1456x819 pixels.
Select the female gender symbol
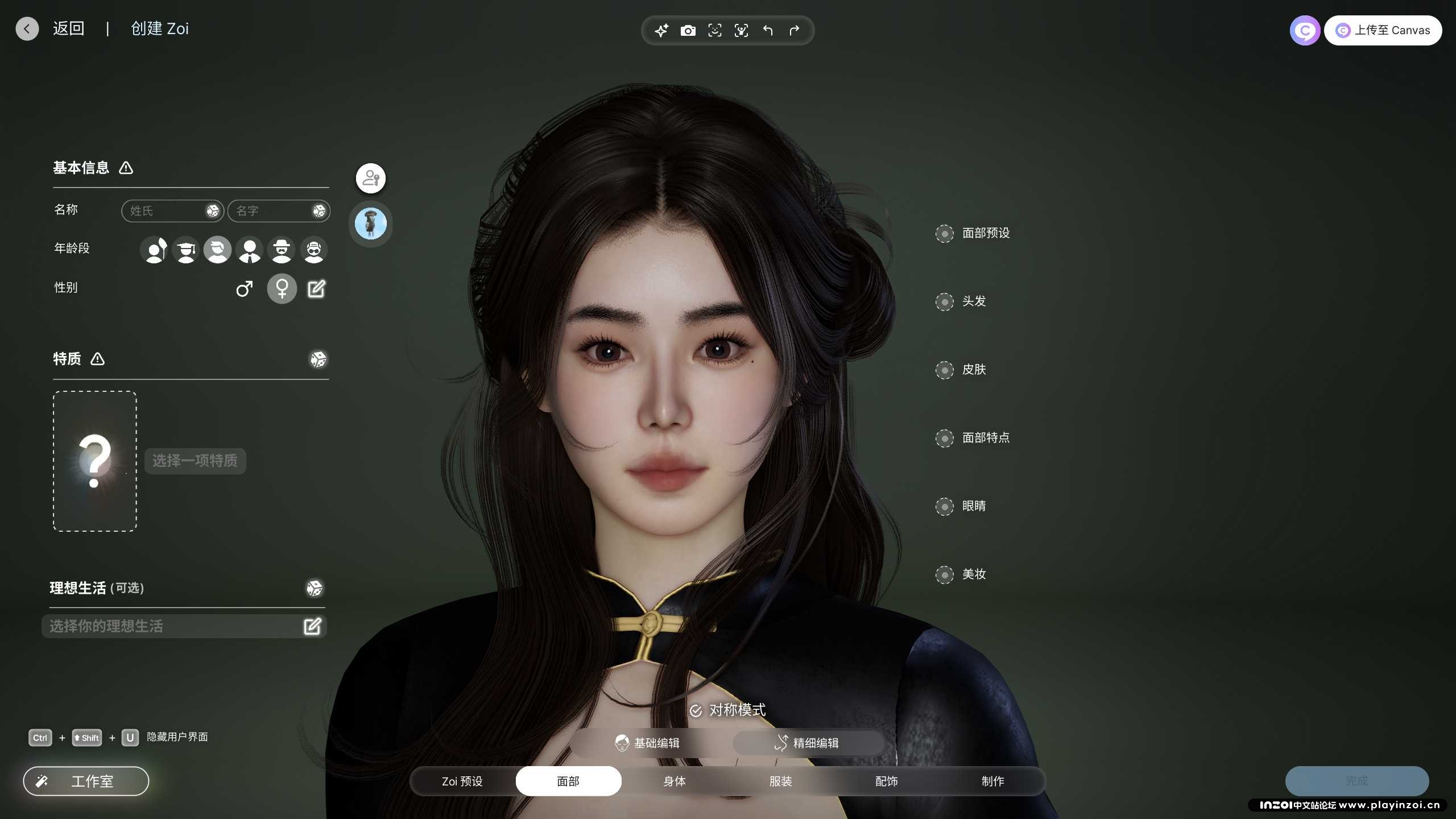coord(282,289)
